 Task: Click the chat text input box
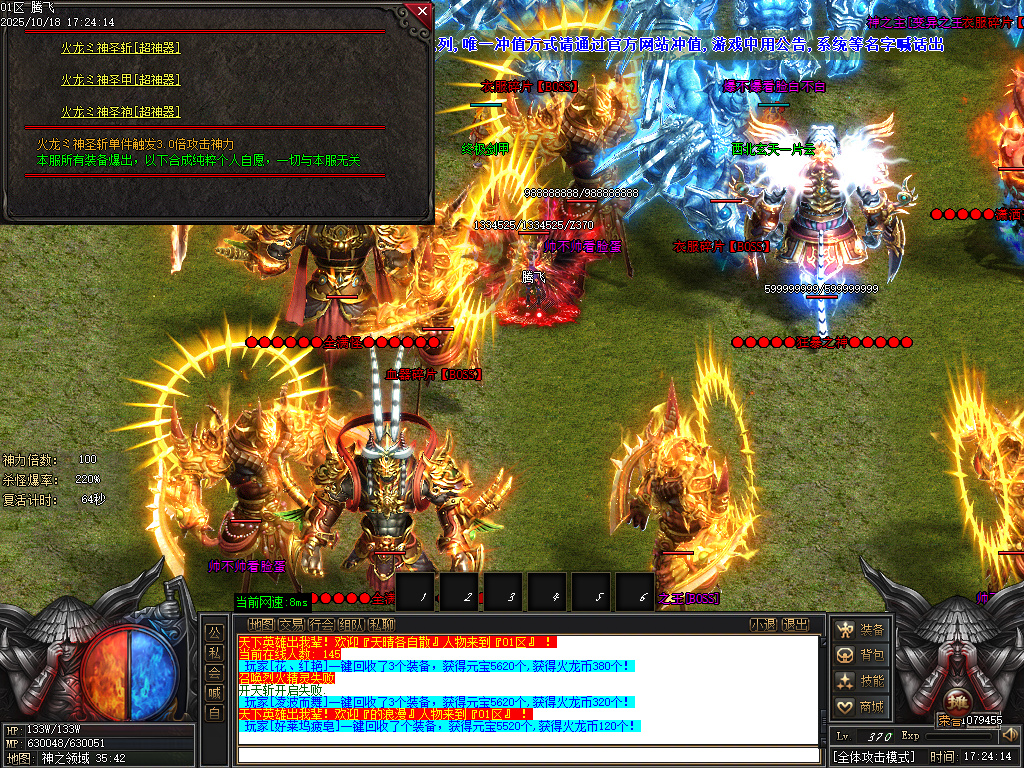pyautogui.click(x=528, y=754)
